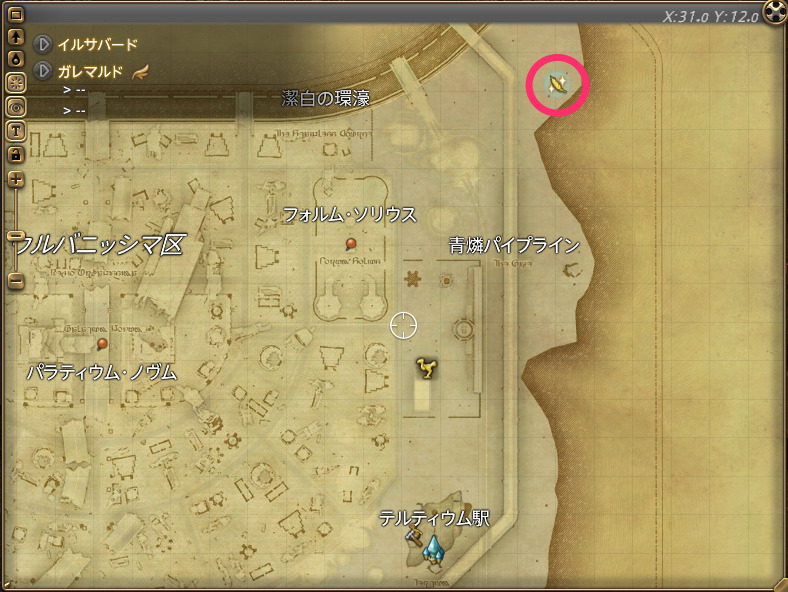Click the map zoom slider handle

[15, 236]
